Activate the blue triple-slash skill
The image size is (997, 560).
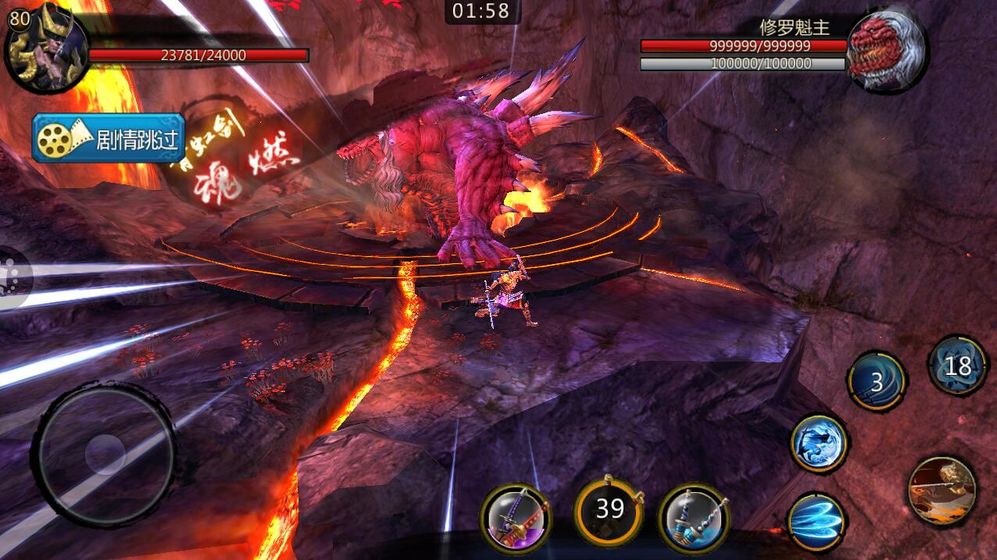[816, 521]
